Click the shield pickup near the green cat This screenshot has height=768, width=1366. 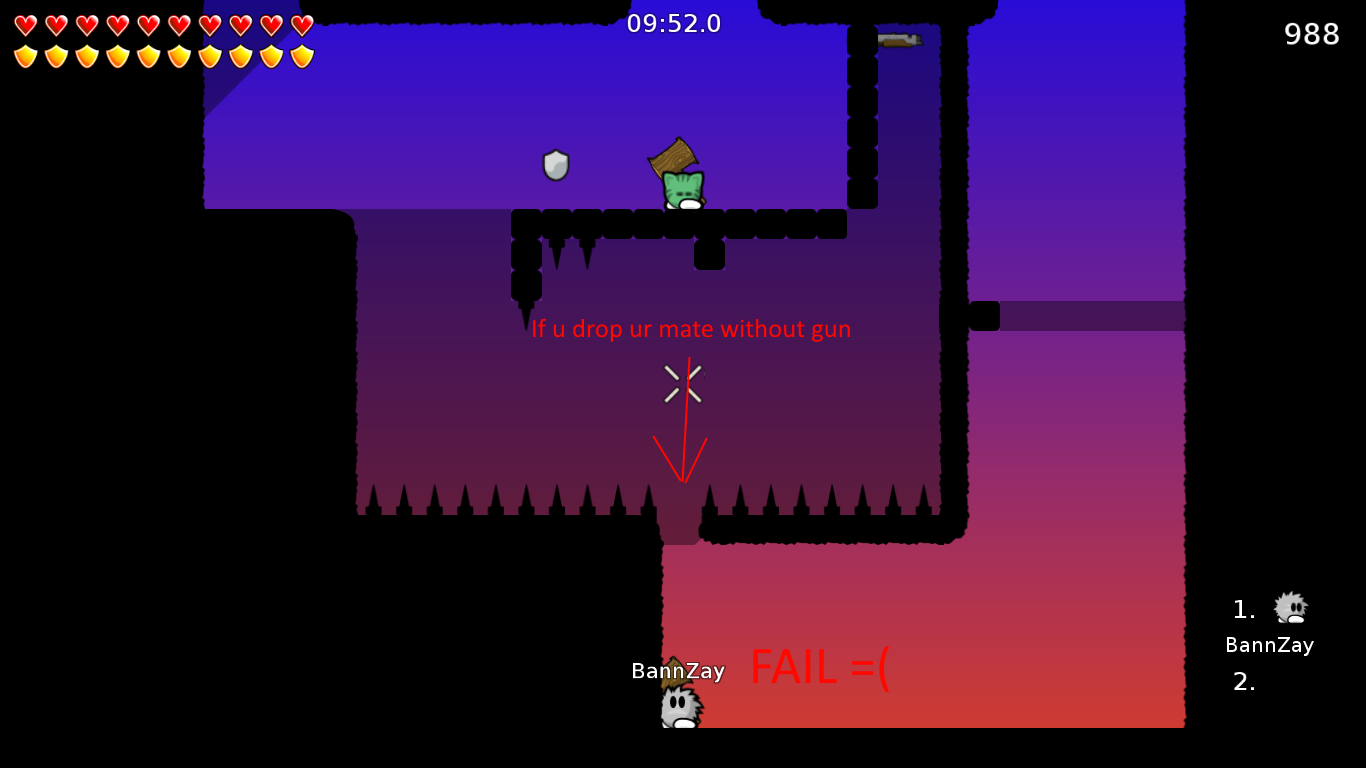point(557,165)
